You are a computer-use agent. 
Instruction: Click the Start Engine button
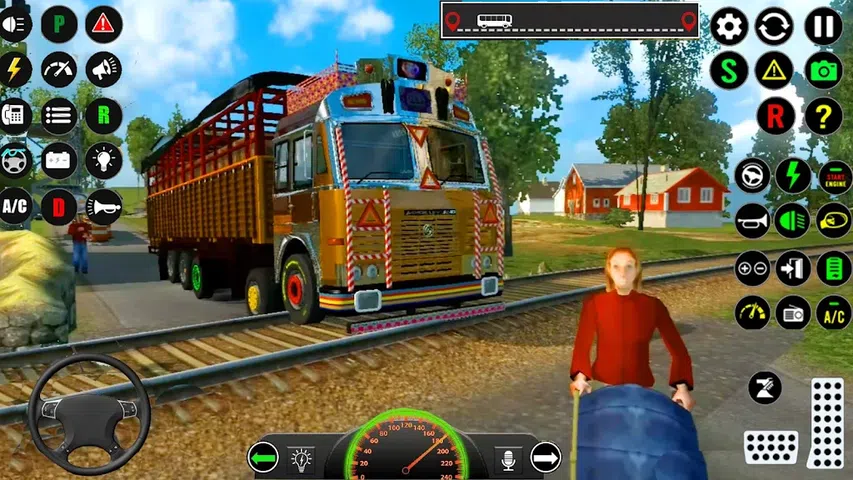click(834, 176)
